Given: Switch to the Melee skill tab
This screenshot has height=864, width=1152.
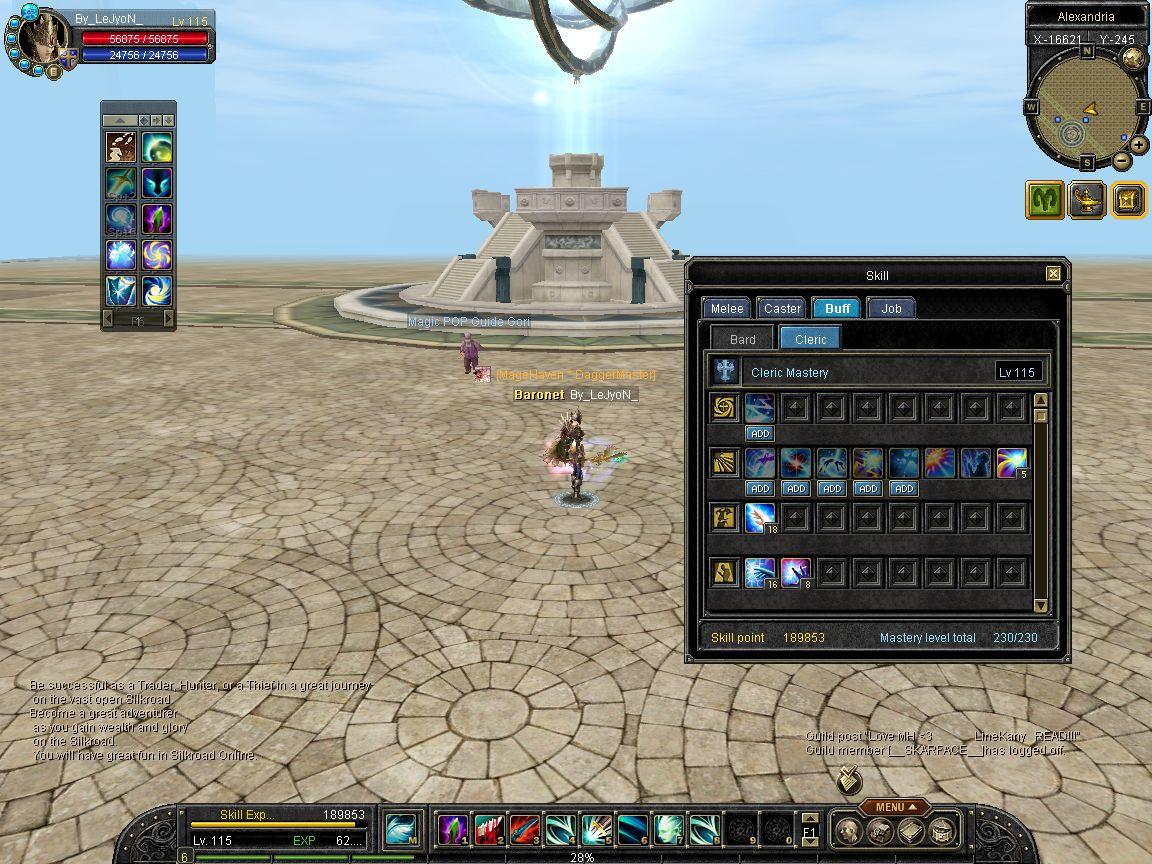Looking at the screenshot, I should 727,308.
